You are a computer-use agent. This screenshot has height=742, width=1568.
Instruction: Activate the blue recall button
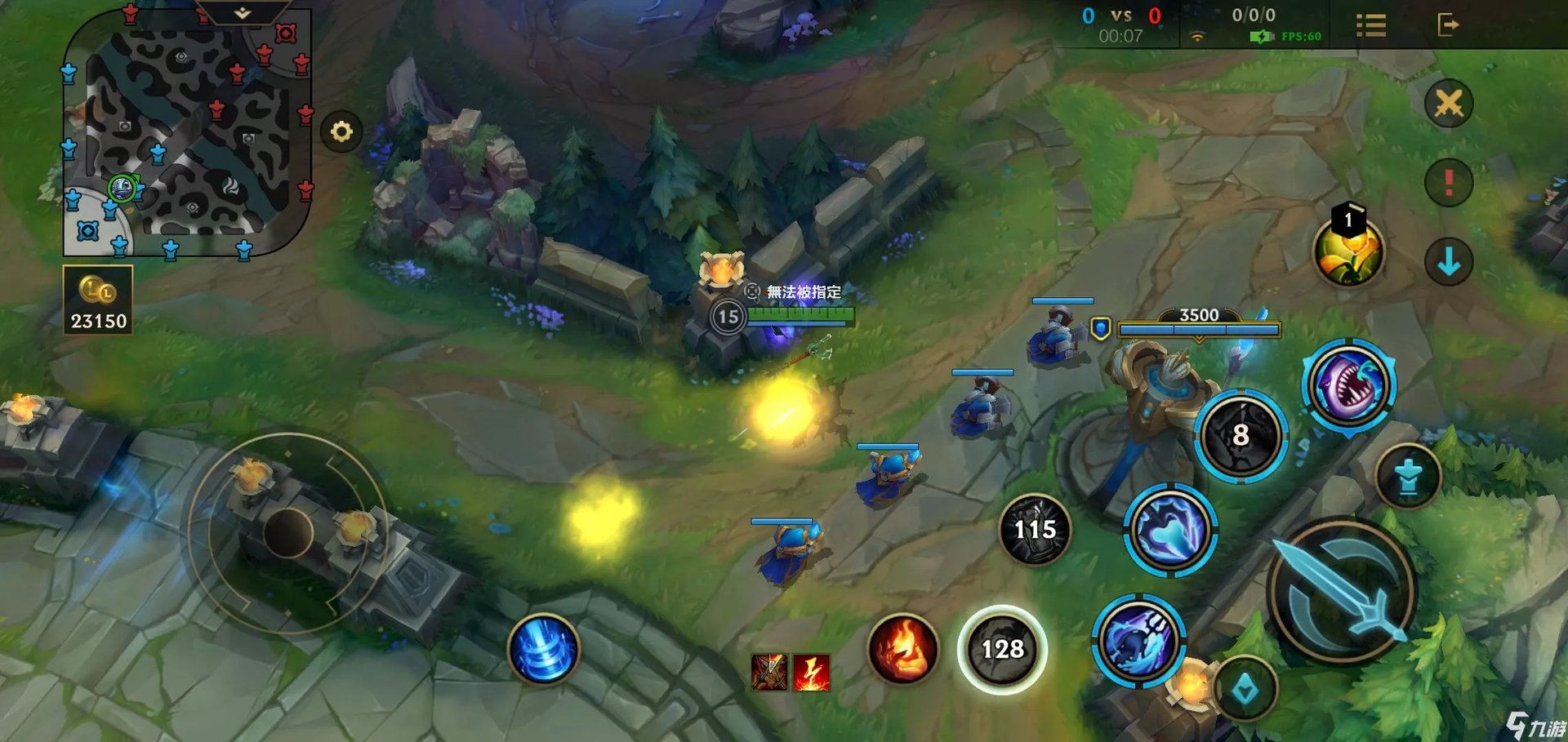543,649
